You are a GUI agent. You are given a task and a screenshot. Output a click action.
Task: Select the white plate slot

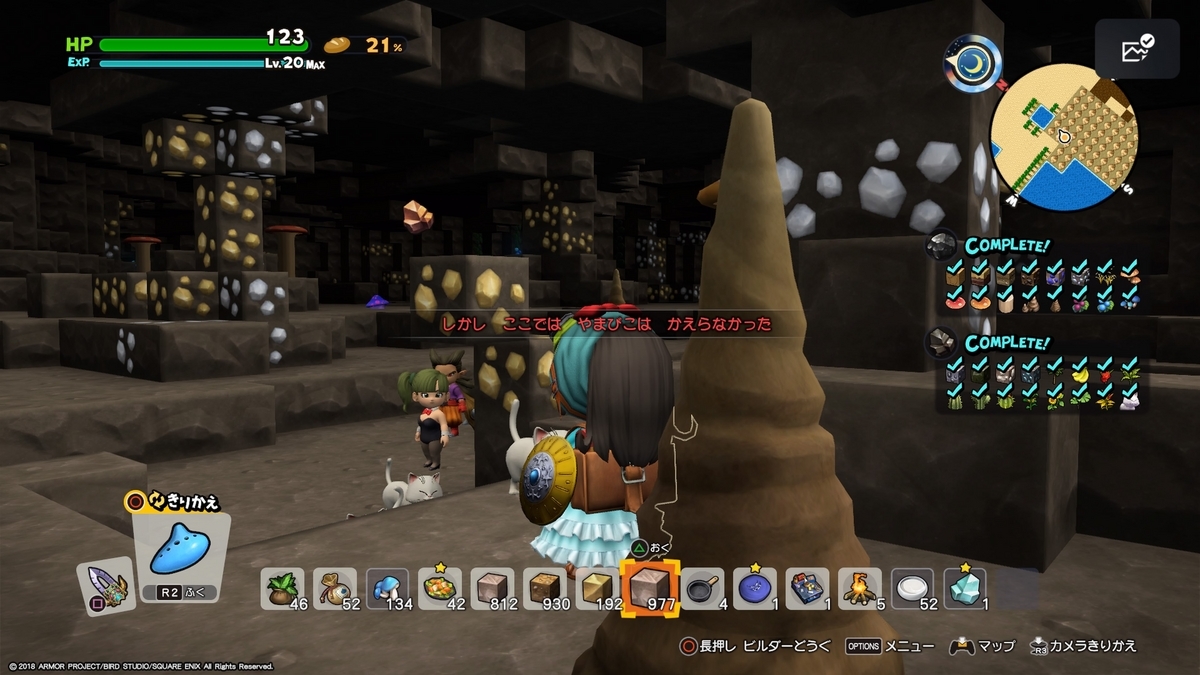click(x=912, y=588)
